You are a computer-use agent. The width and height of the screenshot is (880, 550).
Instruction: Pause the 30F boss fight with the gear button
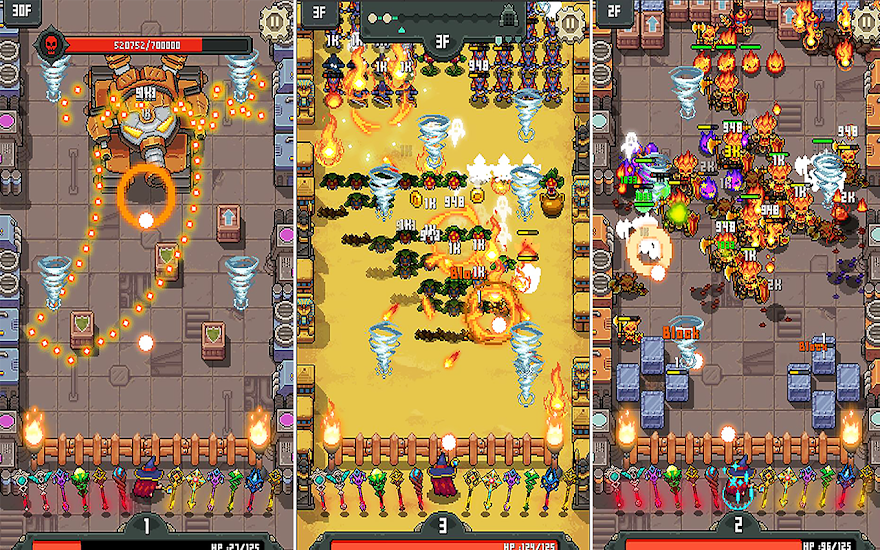[276, 20]
